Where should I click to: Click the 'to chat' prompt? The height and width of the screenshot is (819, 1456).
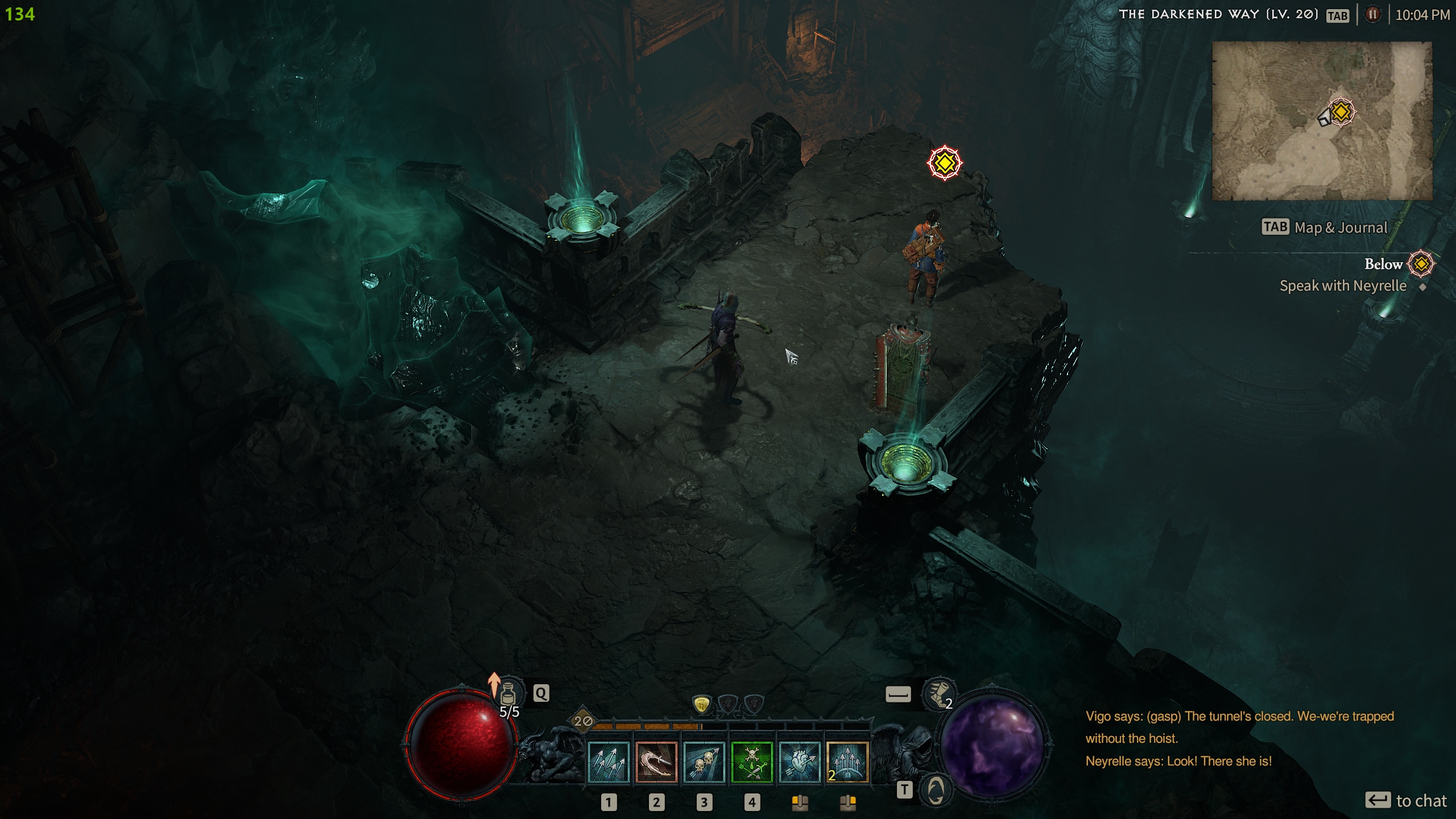click(1421, 801)
